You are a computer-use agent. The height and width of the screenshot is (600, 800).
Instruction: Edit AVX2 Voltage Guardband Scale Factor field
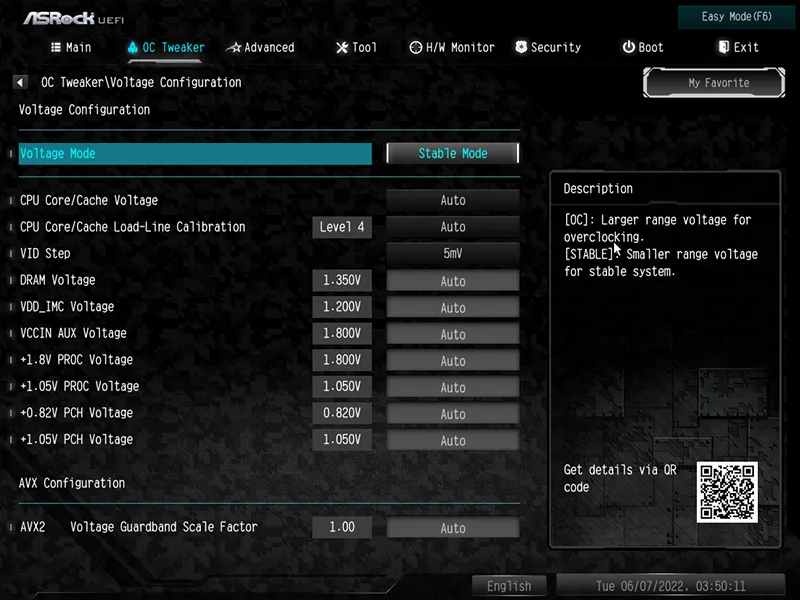coord(453,528)
